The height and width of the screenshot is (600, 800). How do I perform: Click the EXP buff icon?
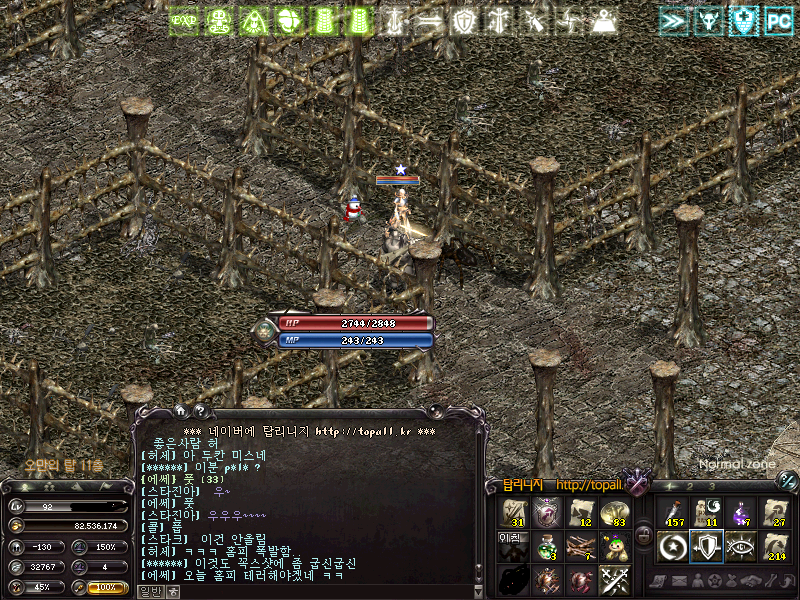182,21
